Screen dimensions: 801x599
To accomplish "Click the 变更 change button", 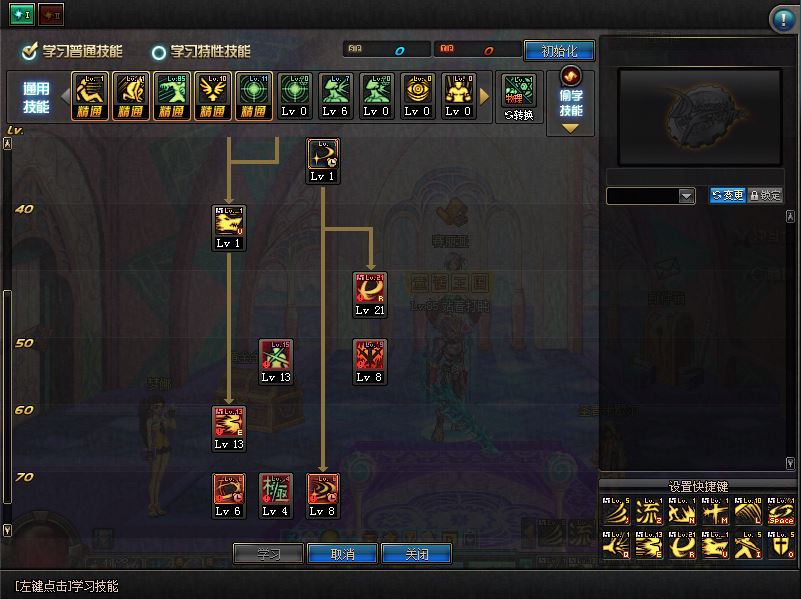I will (728, 196).
